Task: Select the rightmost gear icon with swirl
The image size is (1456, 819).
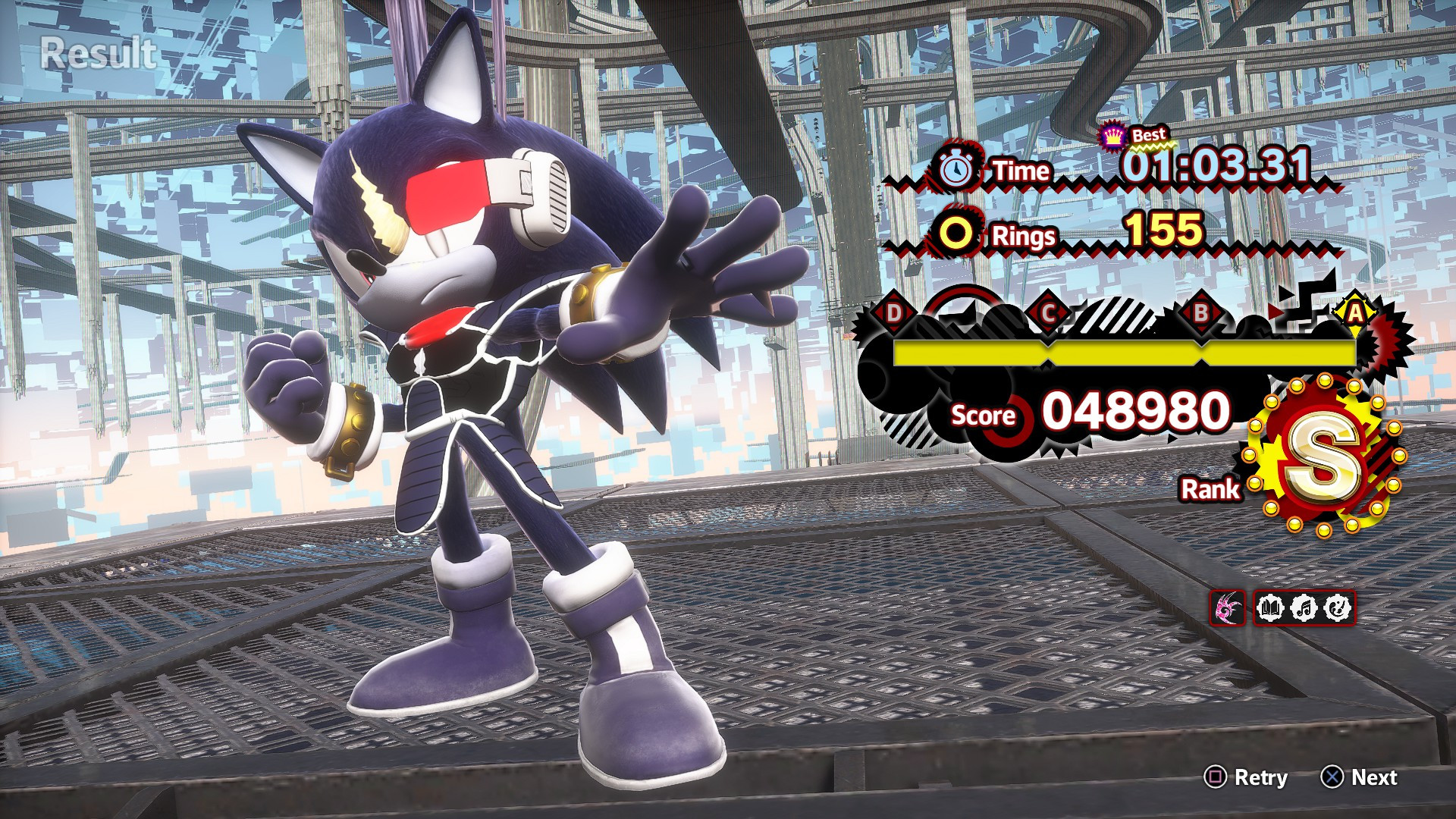Action: tap(1337, 607)
